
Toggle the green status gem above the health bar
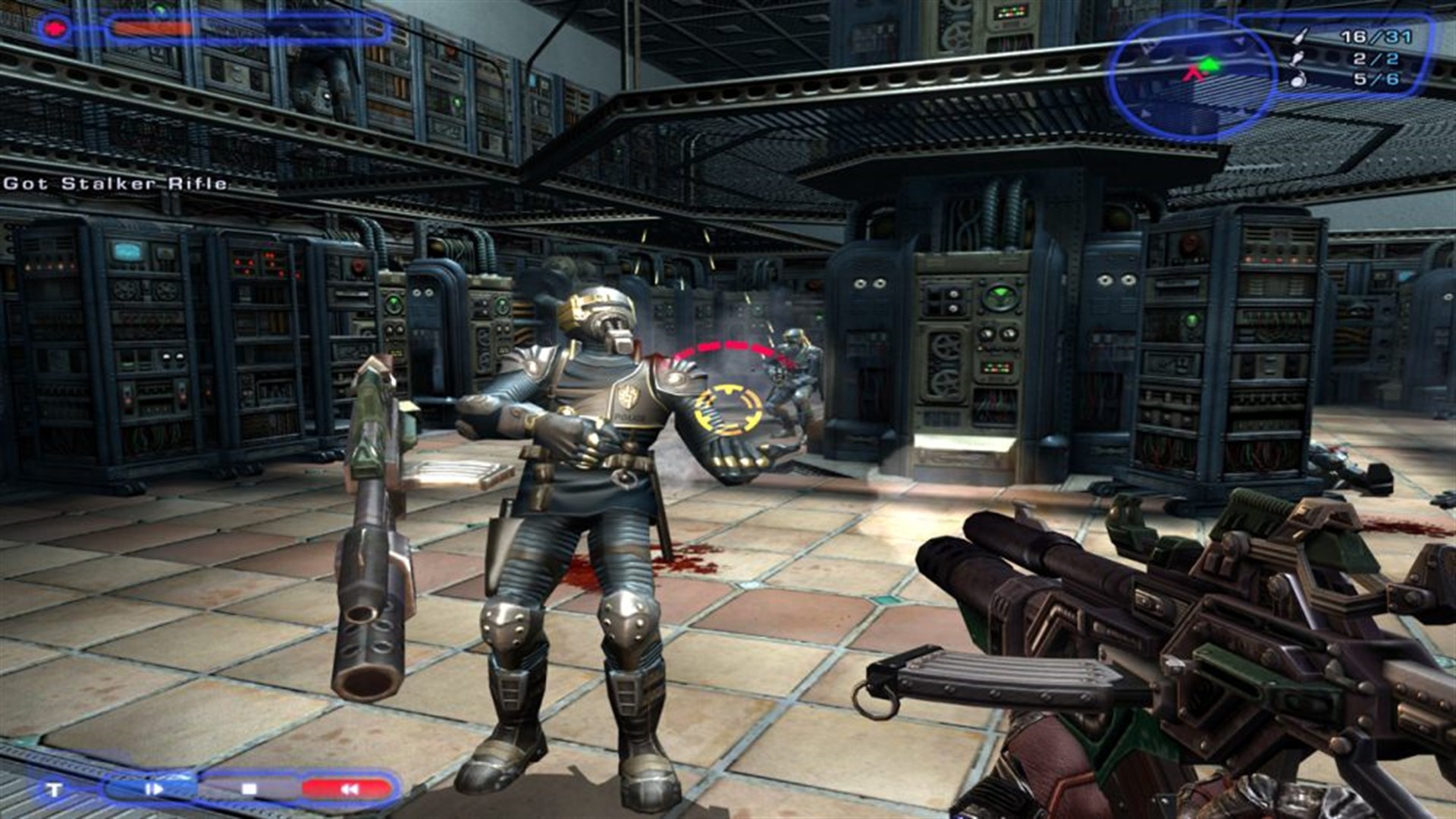click(x=159, y=9)
